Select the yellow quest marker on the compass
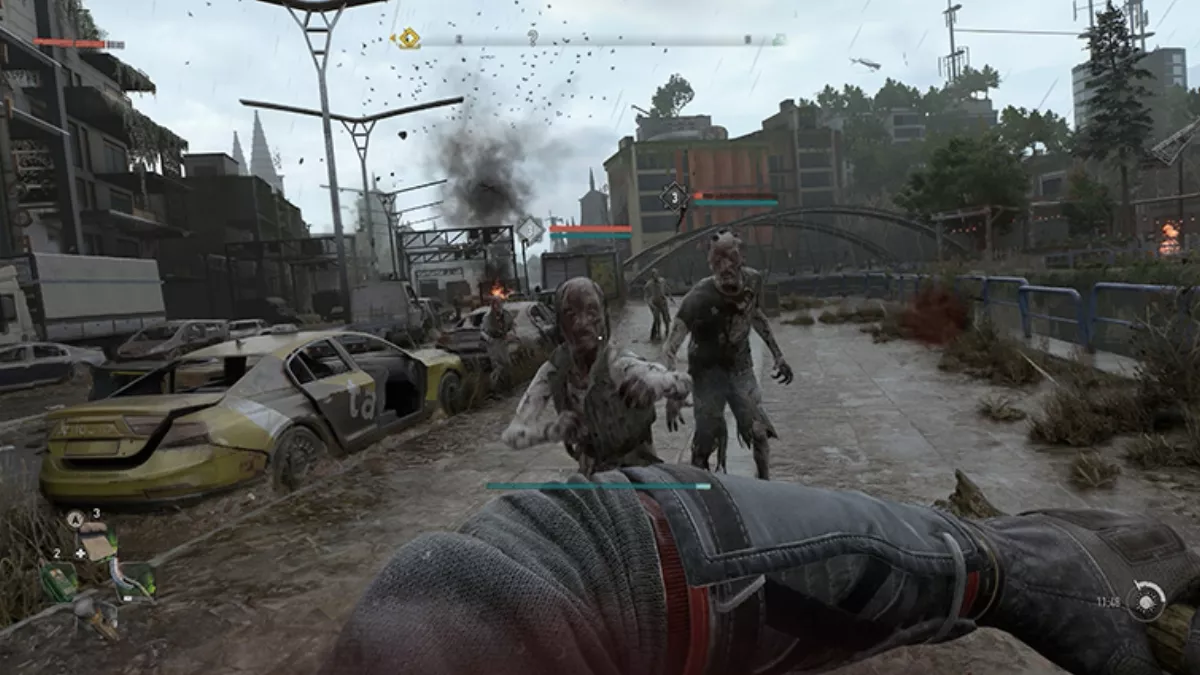The image size is (1200, 675). tap(407, 39)
